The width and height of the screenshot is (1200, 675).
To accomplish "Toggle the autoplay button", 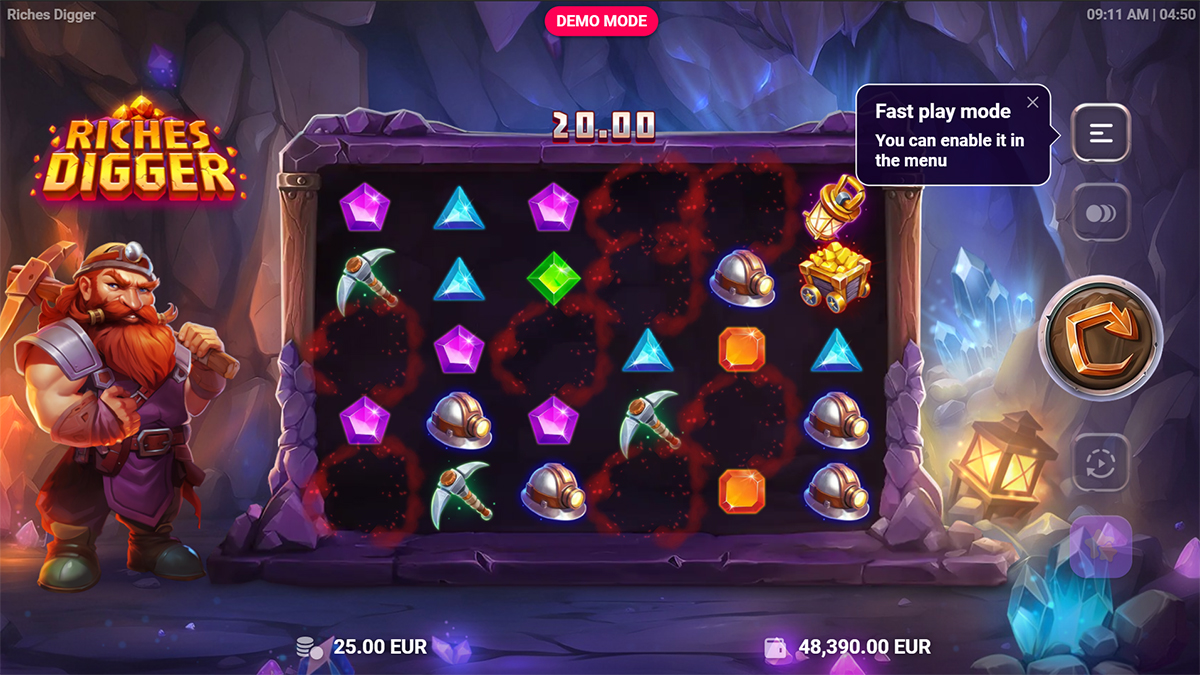I will (x=1101, y=463).
